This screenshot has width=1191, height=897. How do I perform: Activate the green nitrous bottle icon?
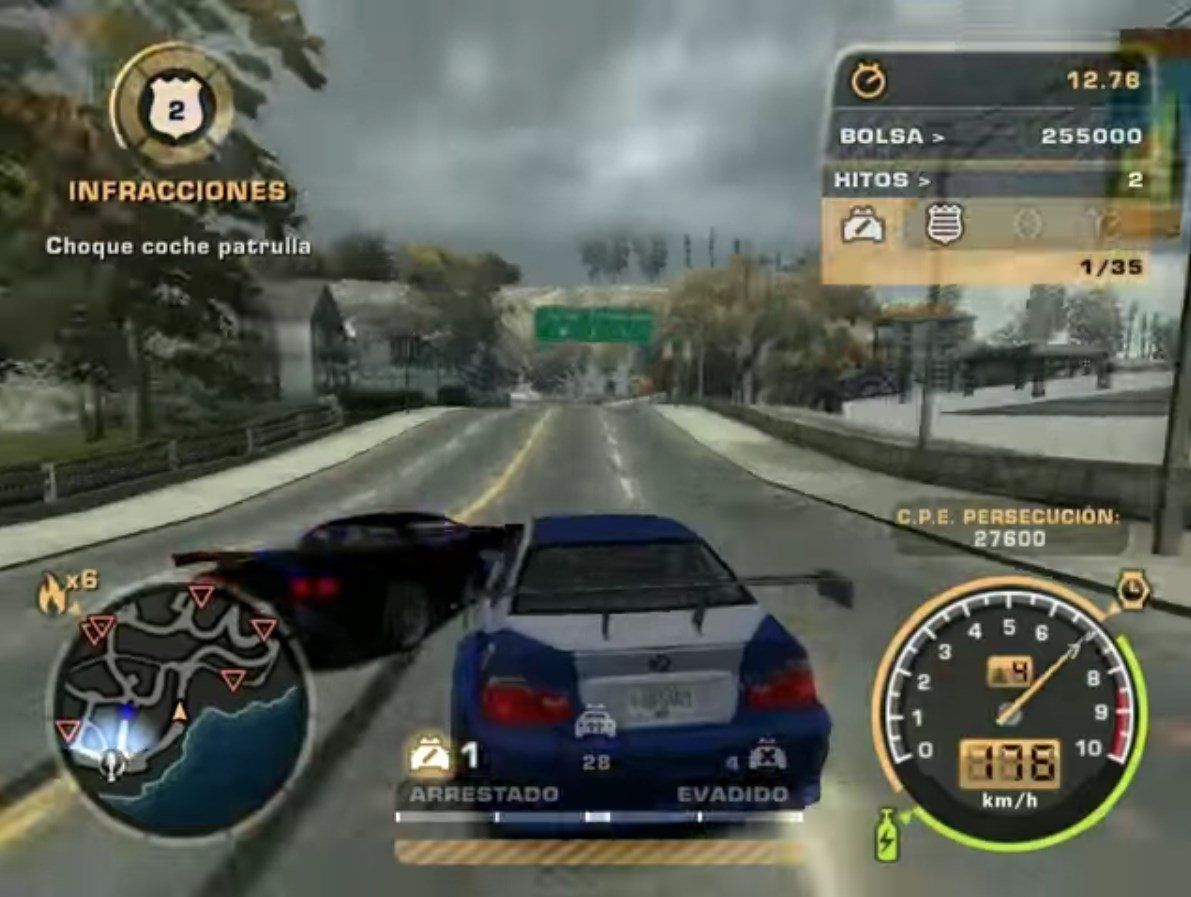coord(886,833)
